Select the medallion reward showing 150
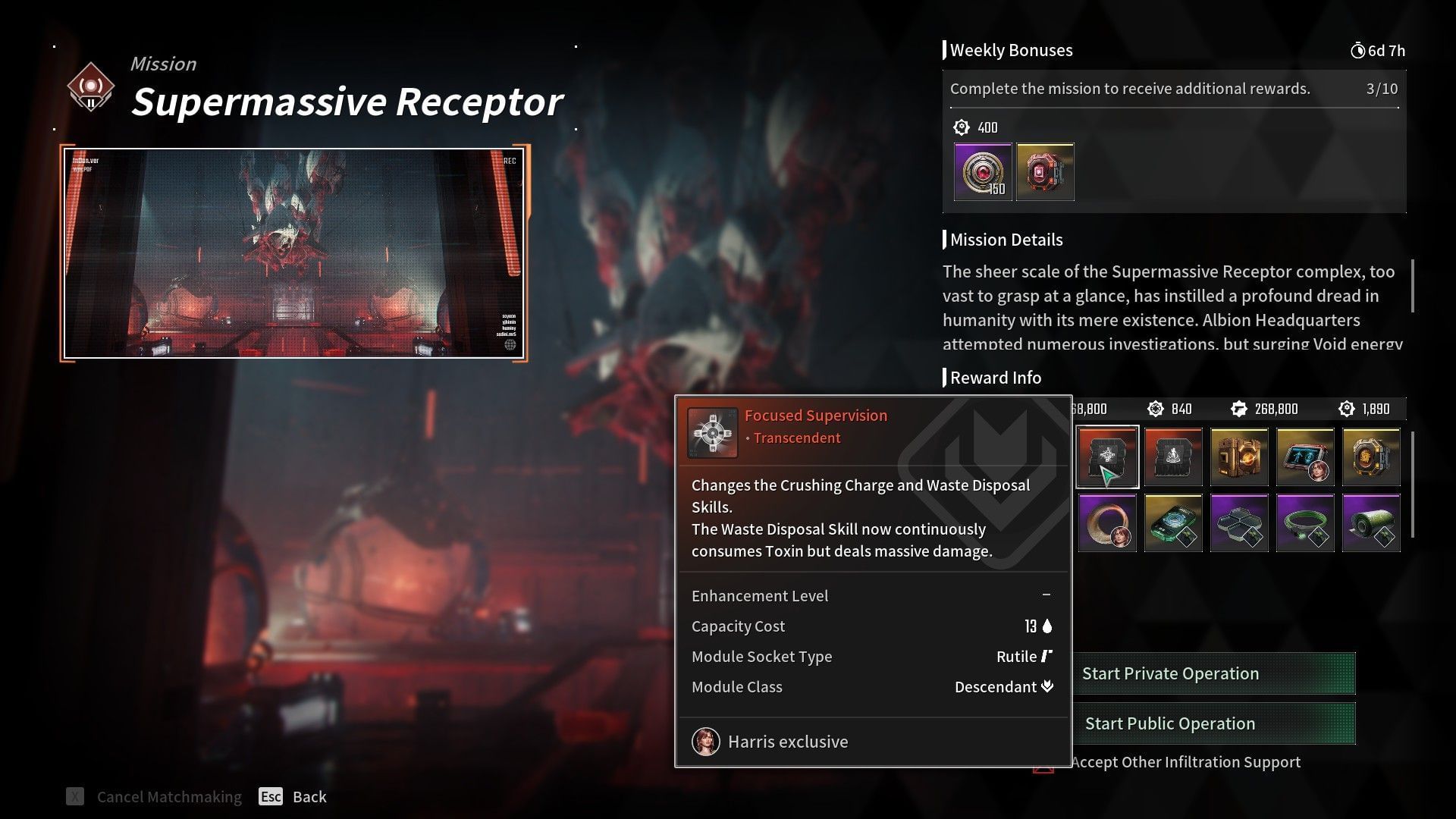The width and height of the screenshot is (1456, 819). [x=982, y=172]
